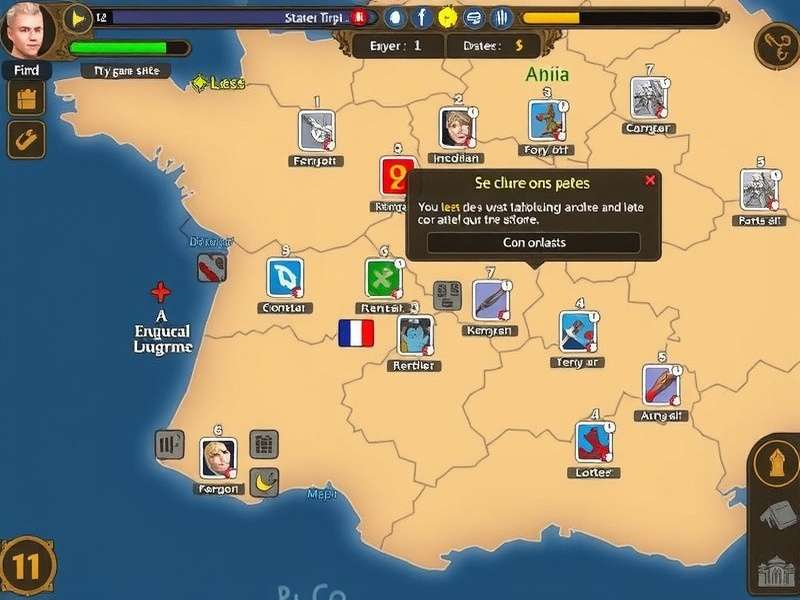
Task: Close the popup with the red X
Action: [x=650, y=180]
